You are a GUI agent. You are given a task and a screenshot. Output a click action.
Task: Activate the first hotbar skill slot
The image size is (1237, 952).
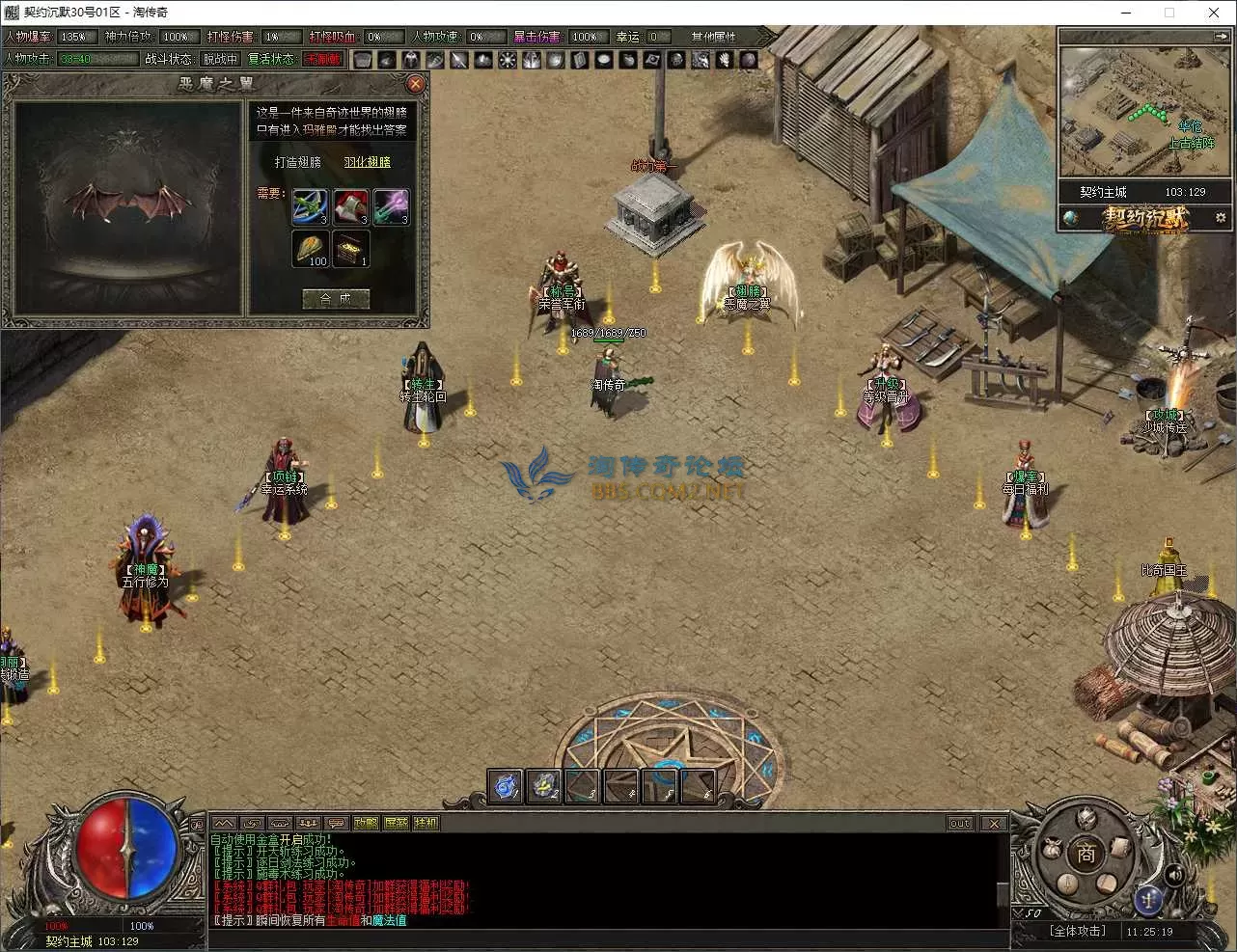tap(506, 786)
